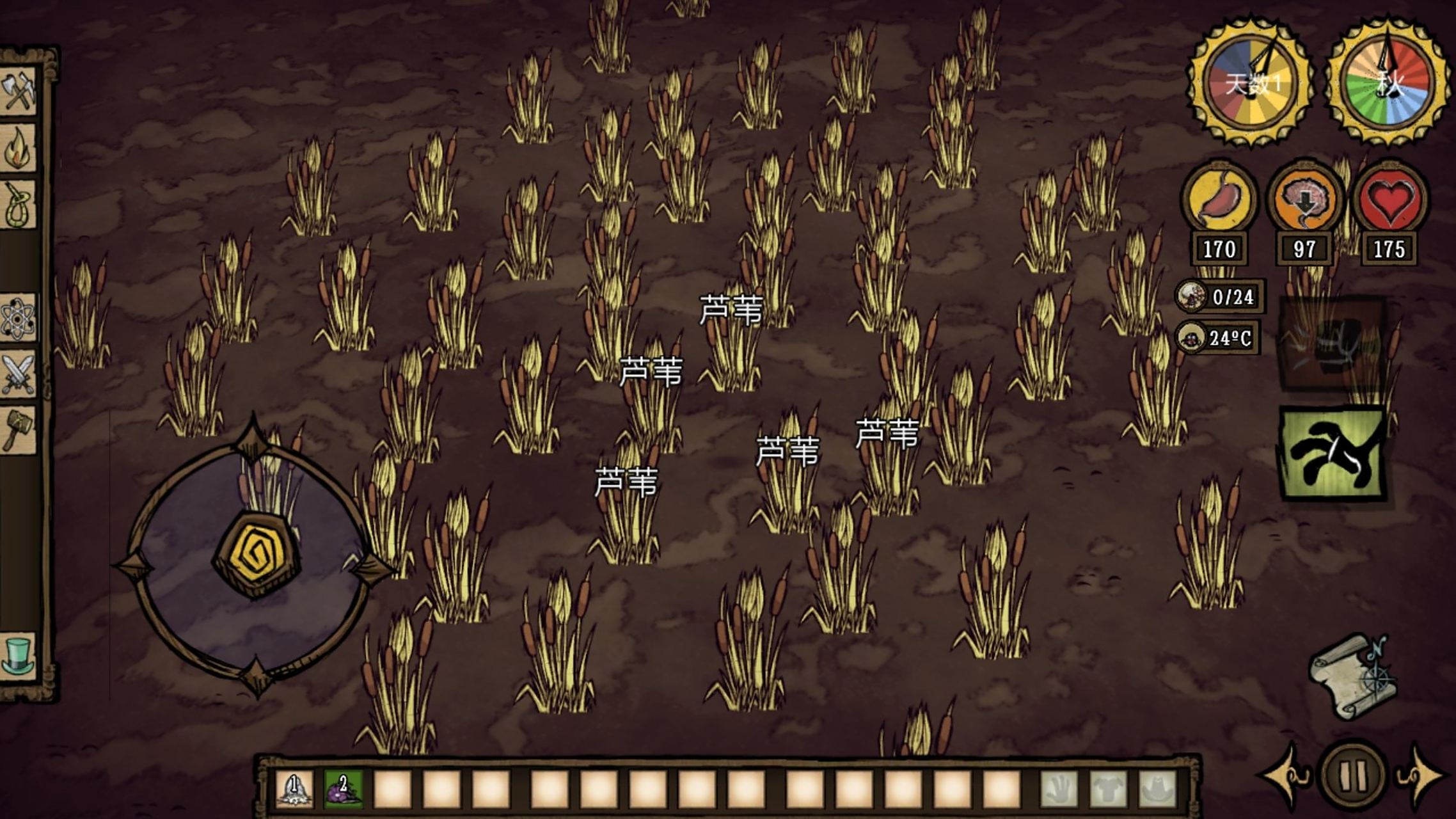
Task: Open the map scroll
Action: (x=1352, y=678)
